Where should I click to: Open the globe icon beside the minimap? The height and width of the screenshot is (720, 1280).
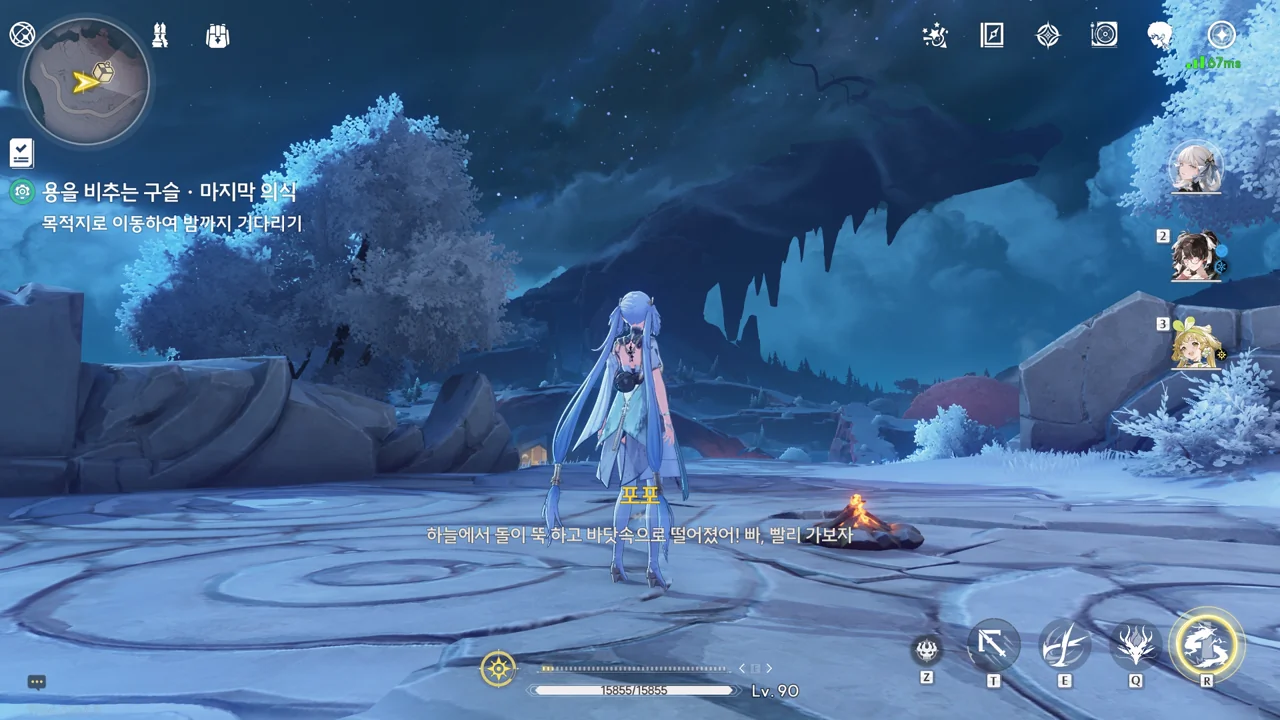pyautogui.click(x=22, y=35)
